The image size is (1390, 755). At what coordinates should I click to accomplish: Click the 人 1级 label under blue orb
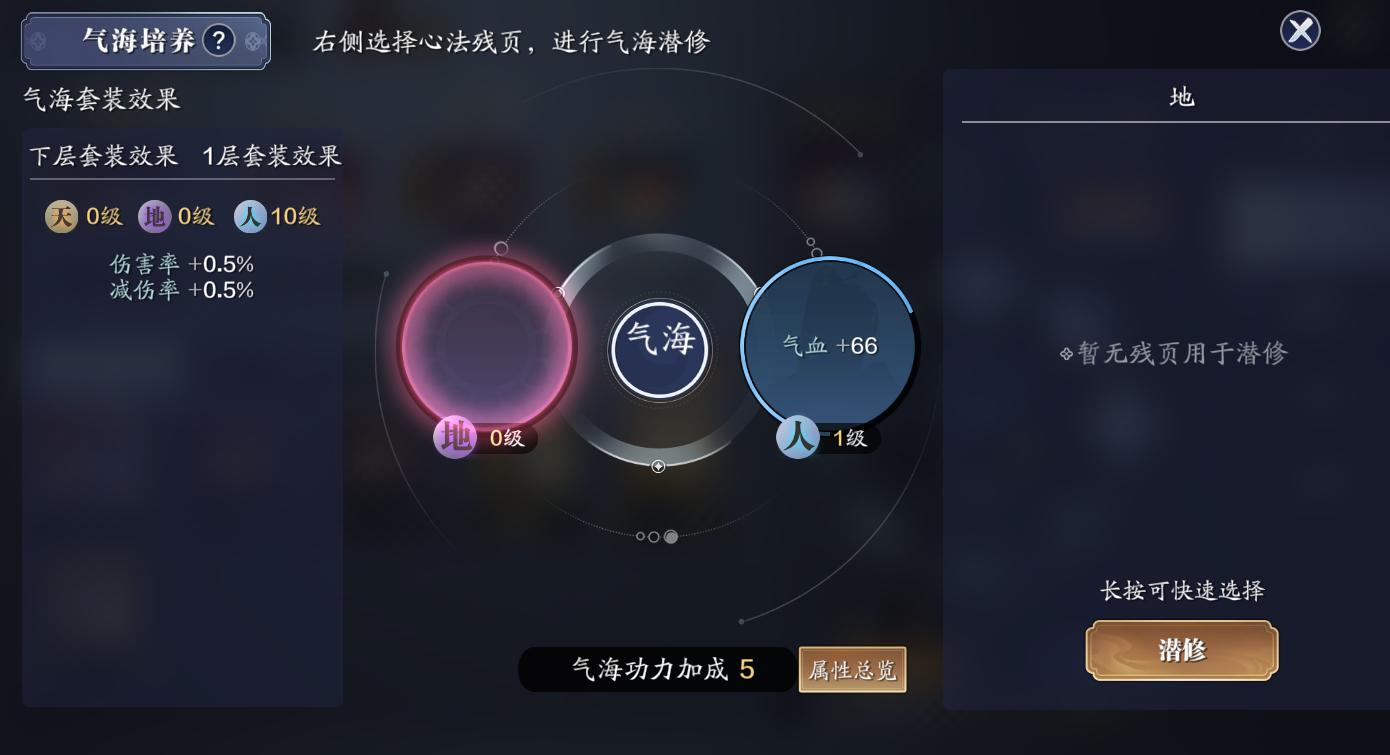(x=827, y=437)
